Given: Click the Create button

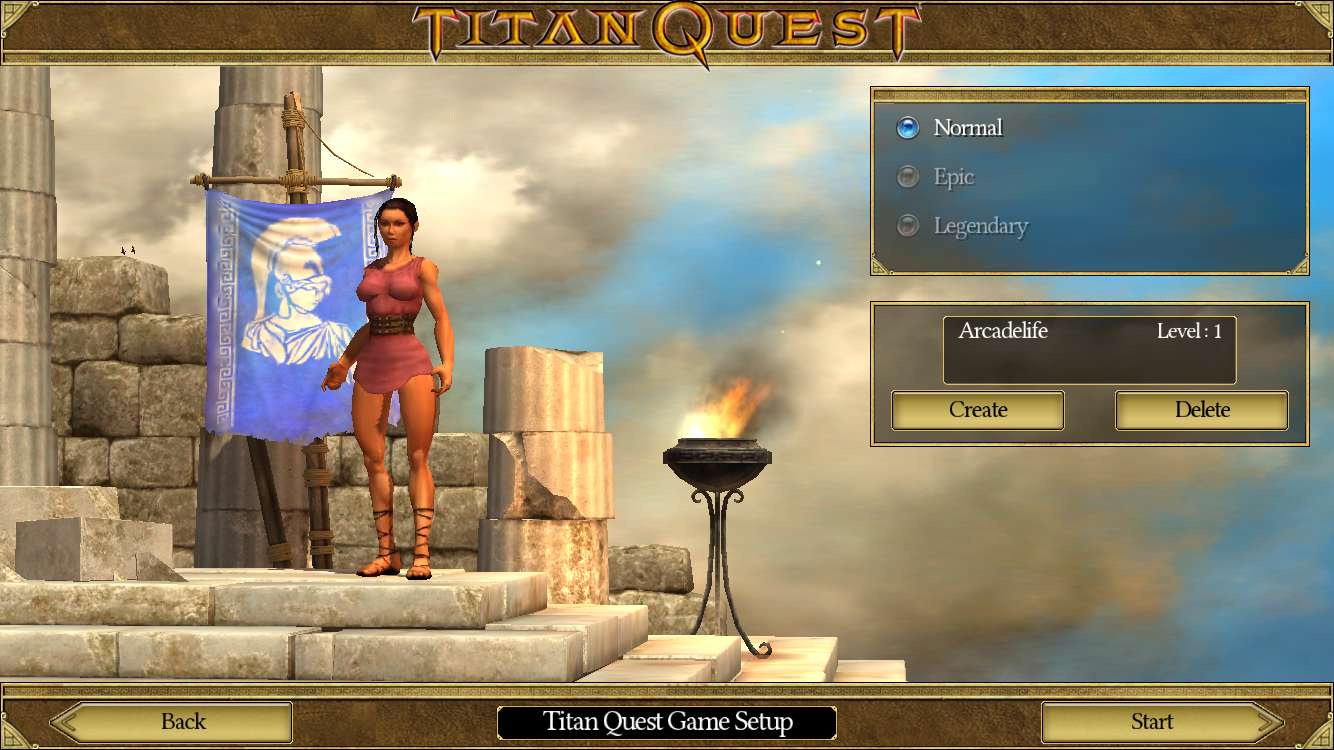Looking at the screenshot, I should 977,410.
